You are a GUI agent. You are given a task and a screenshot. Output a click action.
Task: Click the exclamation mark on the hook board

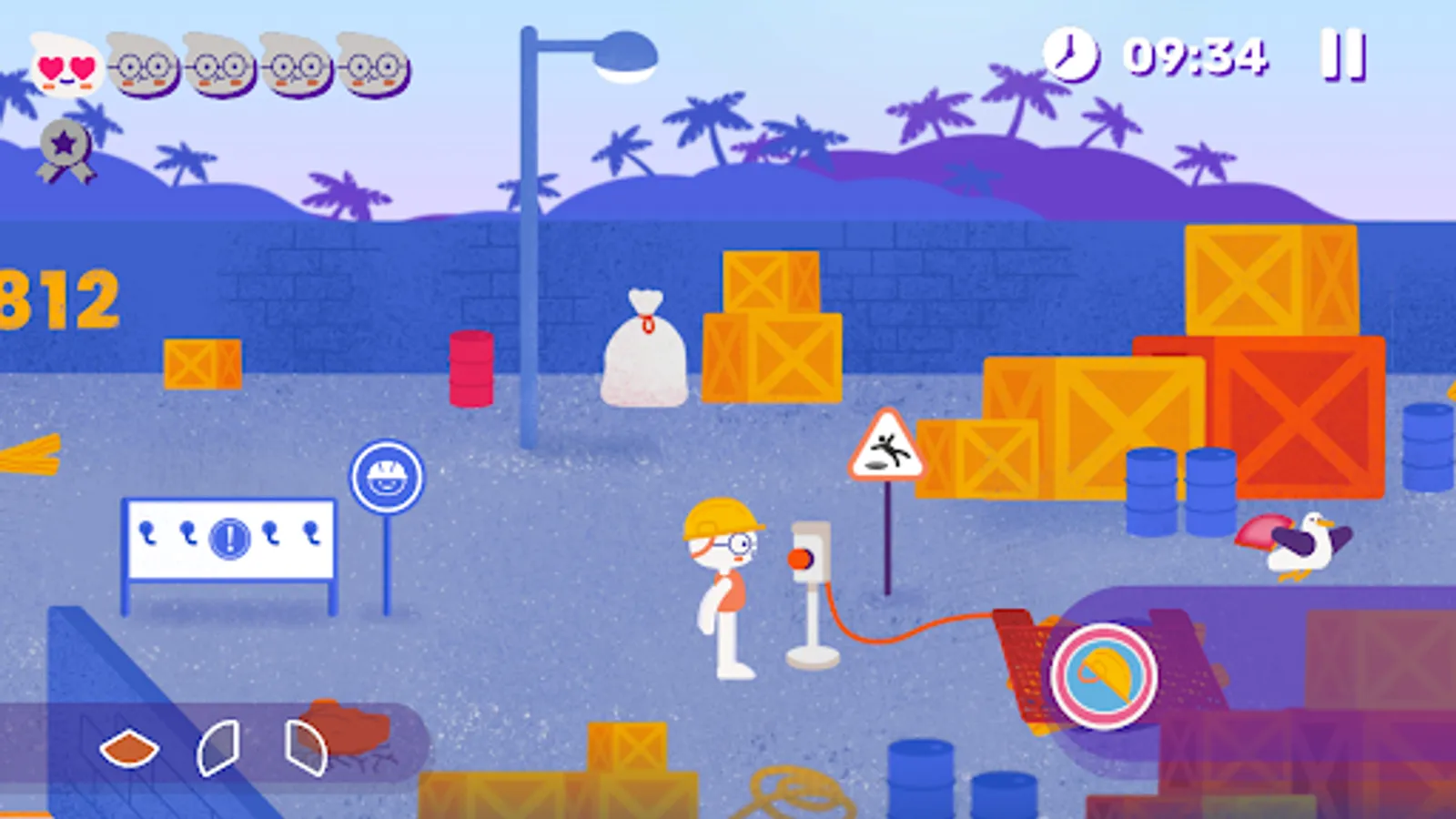(231, 539)
